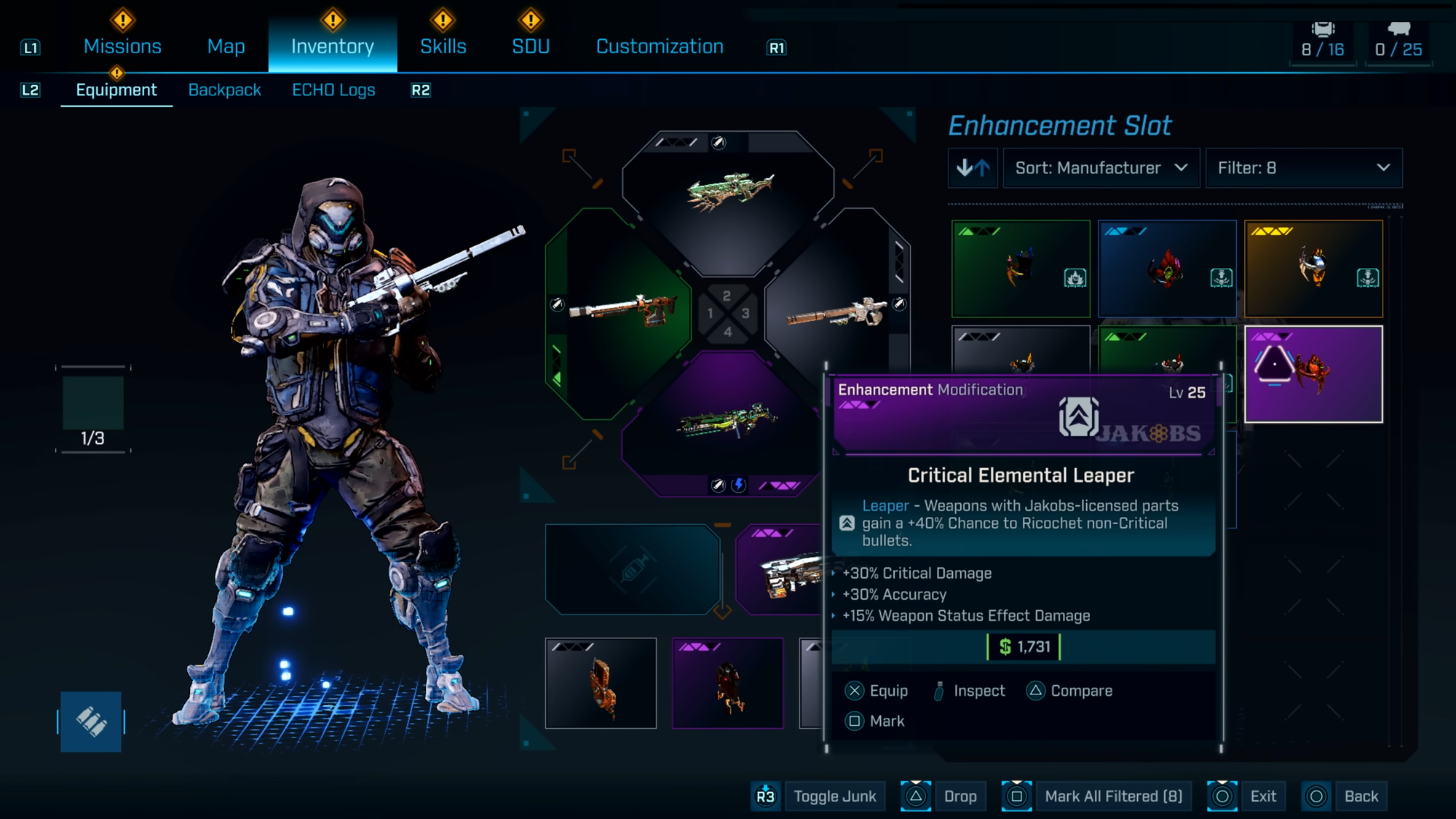Choose the right weapon slot with tan rifle

(x=837, y=313)
